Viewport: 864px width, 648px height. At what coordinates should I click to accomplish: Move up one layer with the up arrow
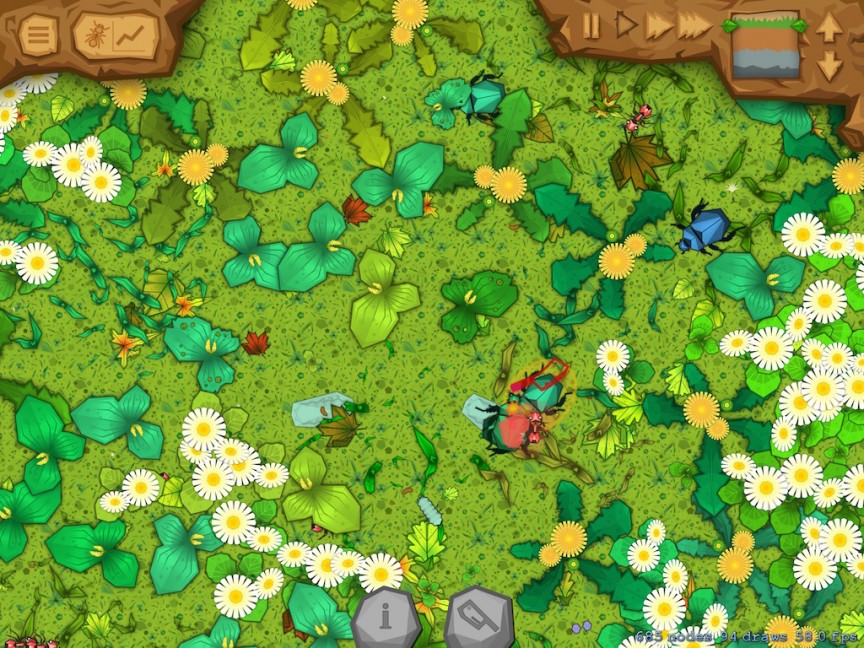(829, 26)
